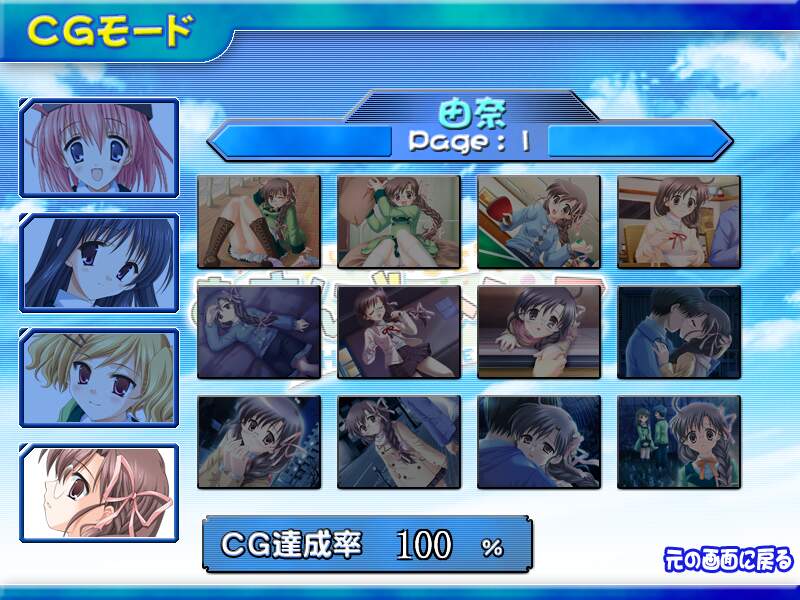
Task: Select the blonde girl portrait
Action: coord(99,378)
